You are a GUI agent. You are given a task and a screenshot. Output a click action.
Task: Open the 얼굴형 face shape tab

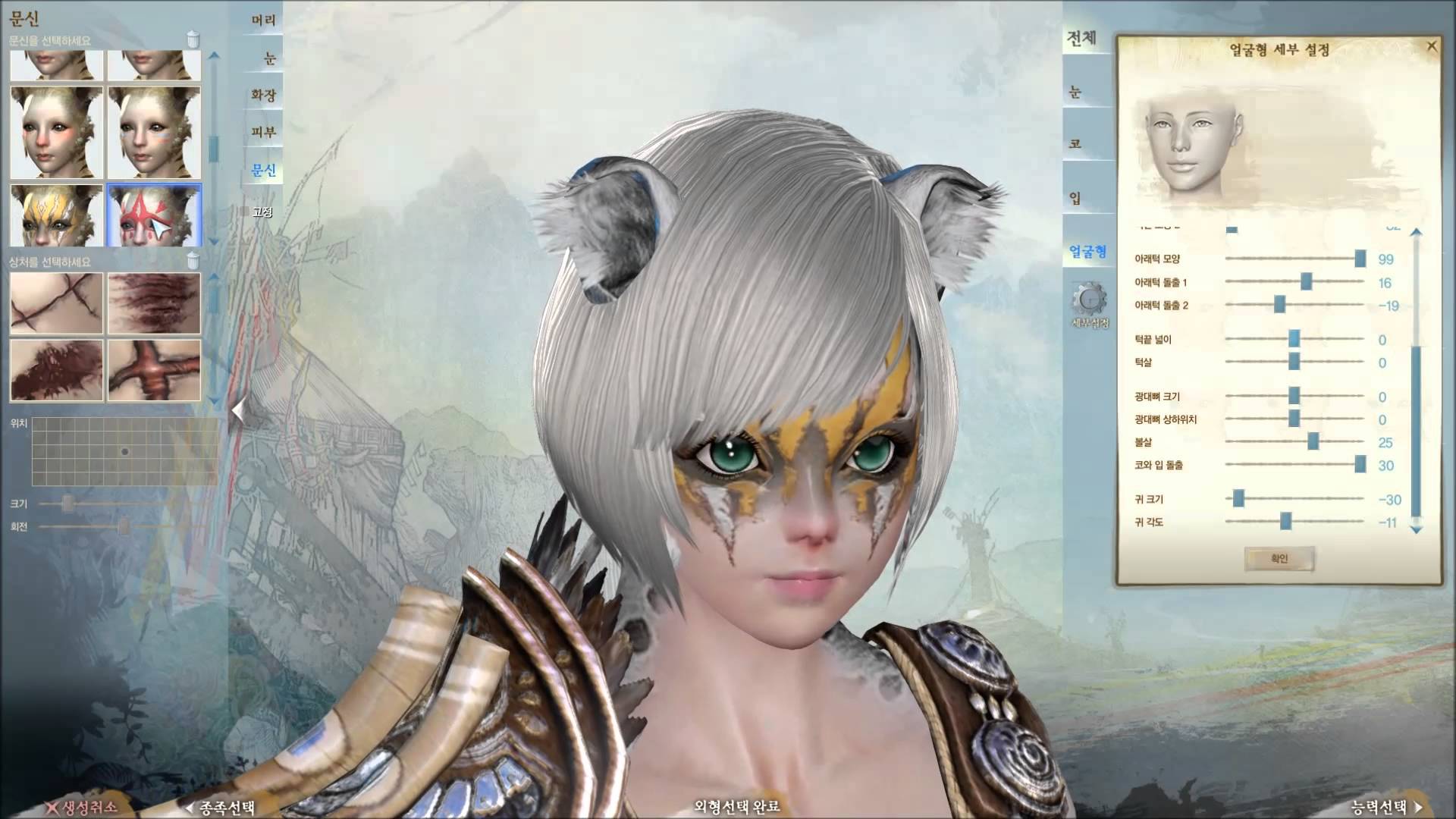pyautogui.click(x=1087, y=251)
